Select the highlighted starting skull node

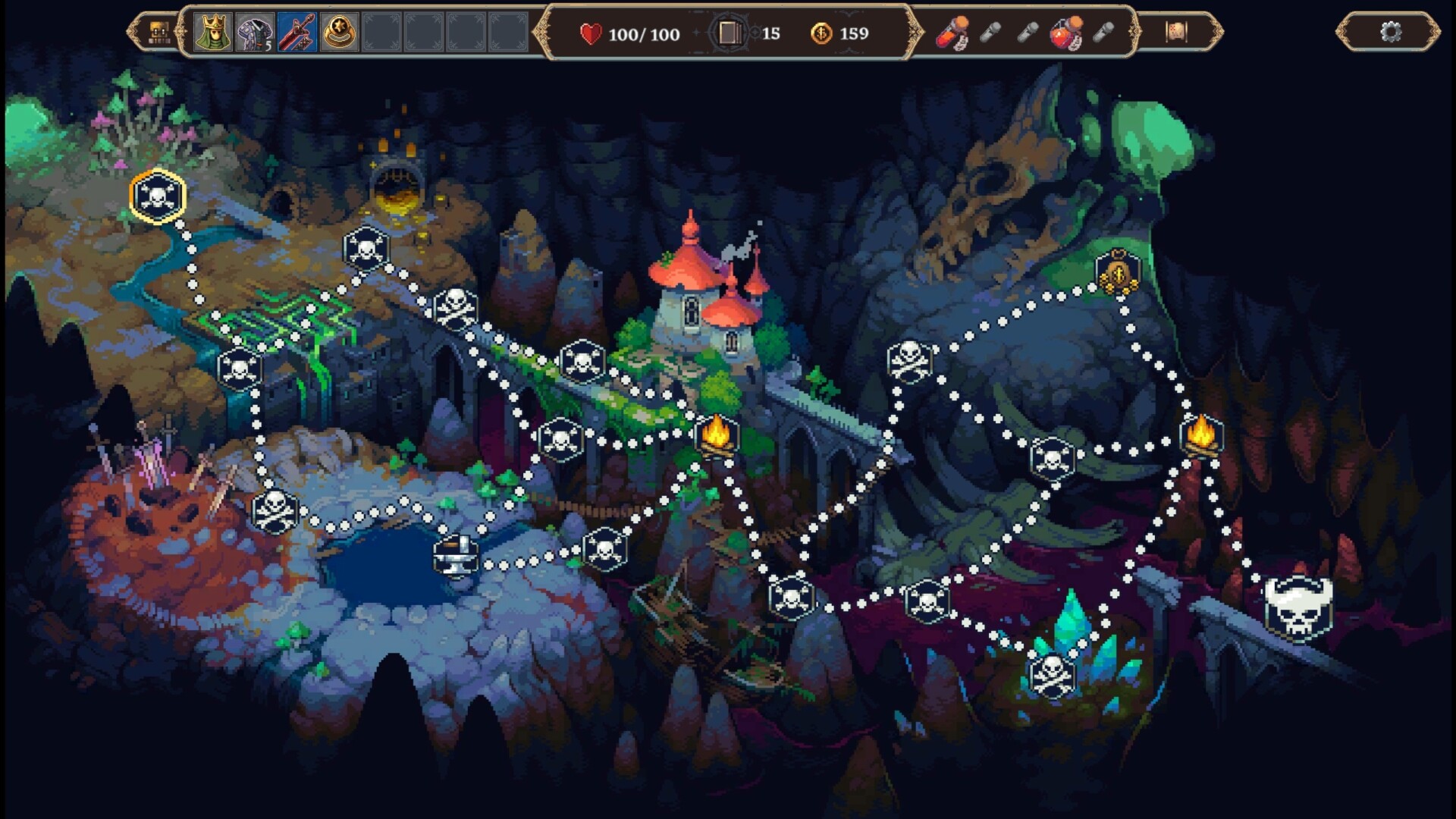pos(158,196)
